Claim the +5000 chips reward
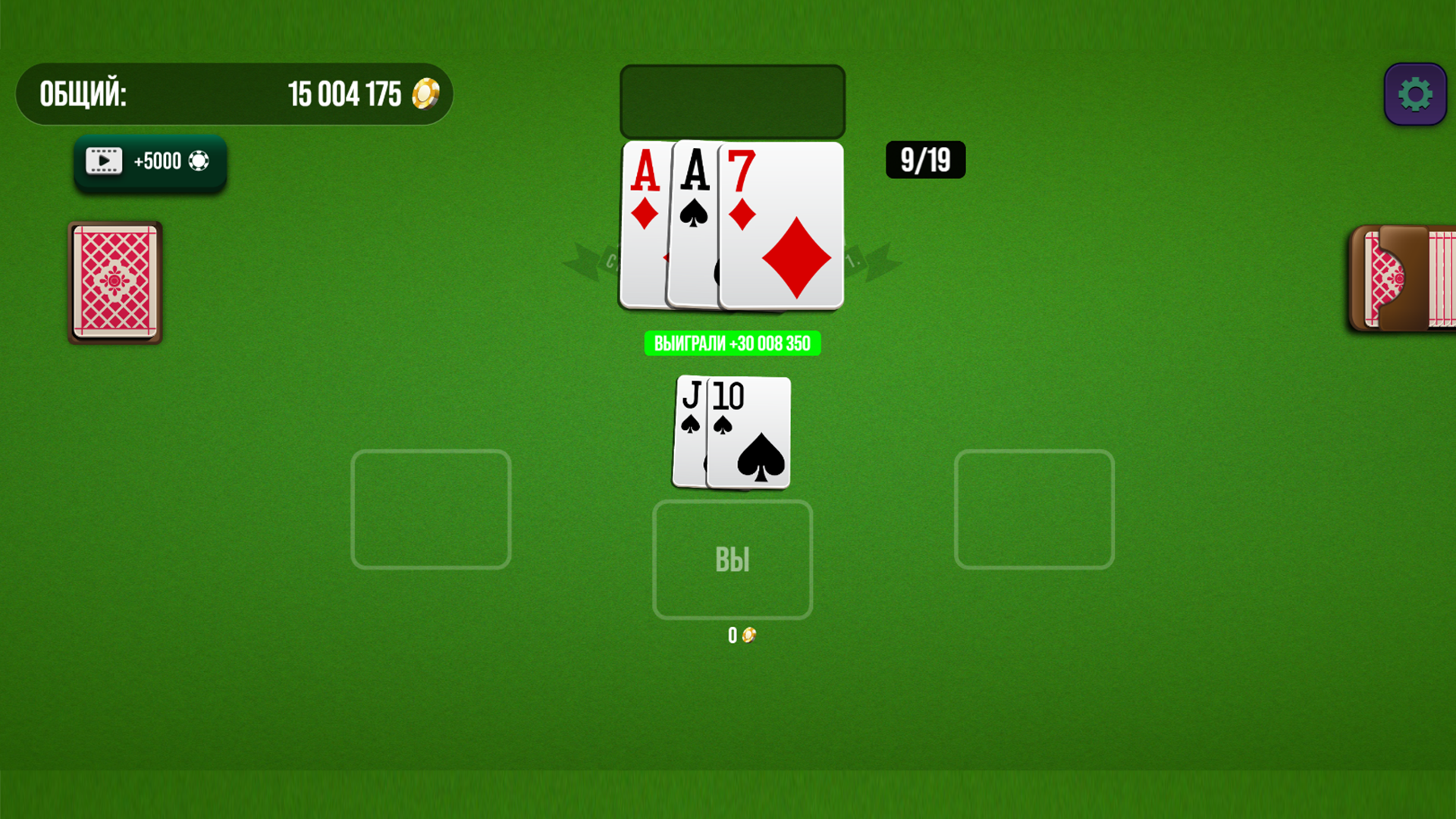Viewport: 1456px width, 819px height. click(149, 161)
